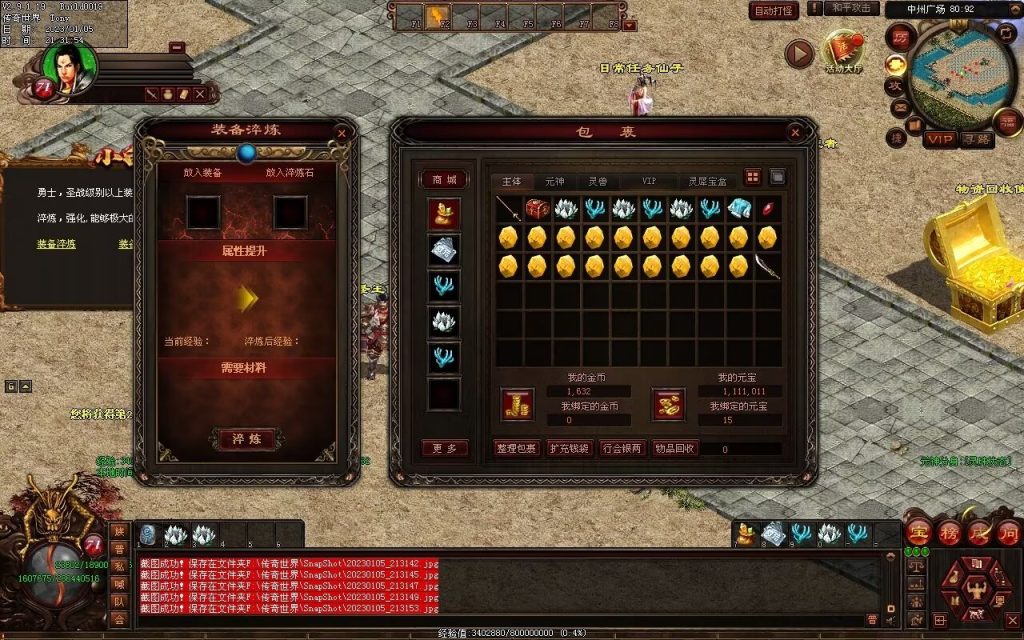Image resolution: width=1024 pixels, height=640 pixels.
Task: Click the 淬炼 refine button
Action: 245,438
